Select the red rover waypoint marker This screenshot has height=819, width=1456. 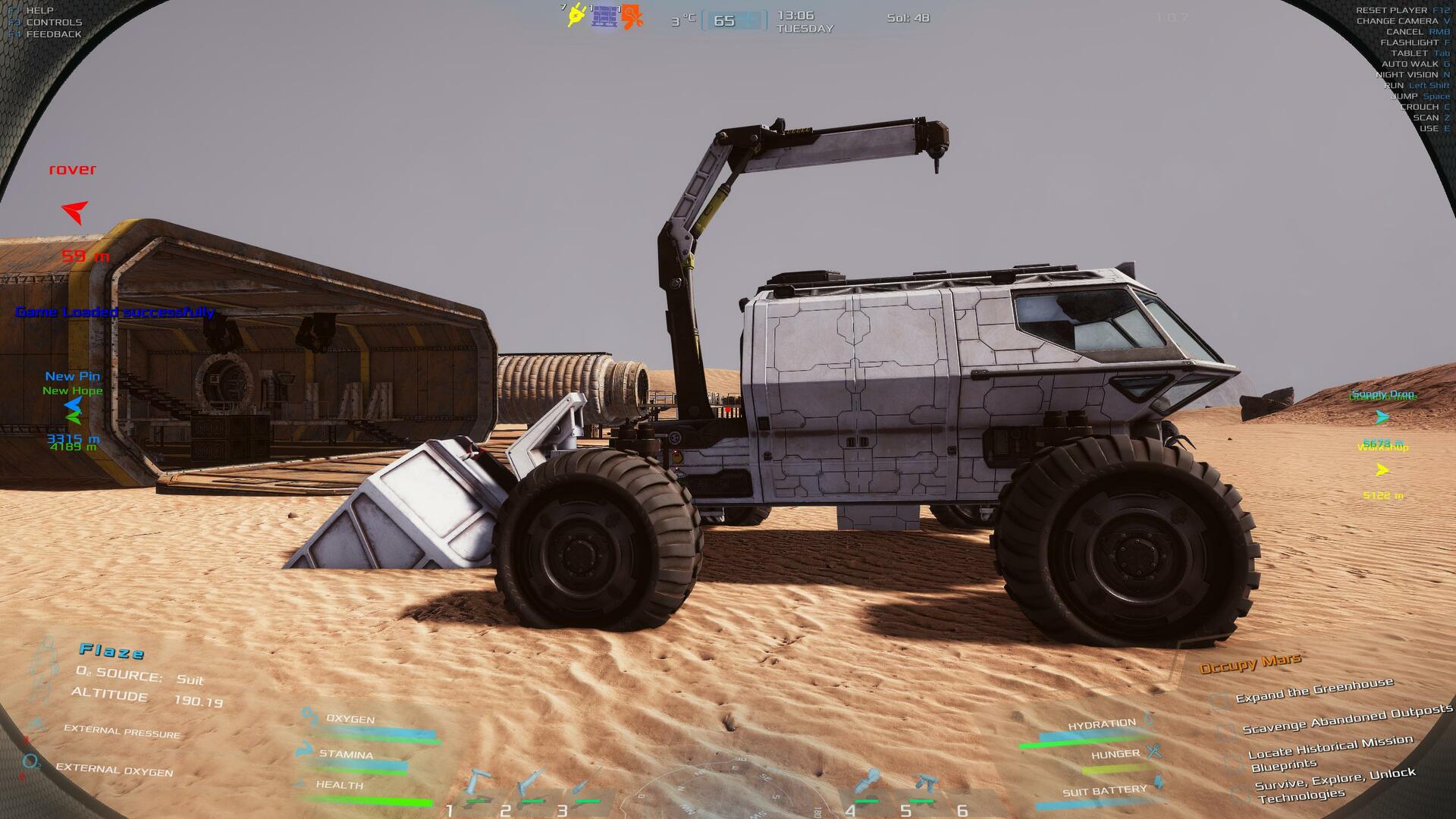74,212
